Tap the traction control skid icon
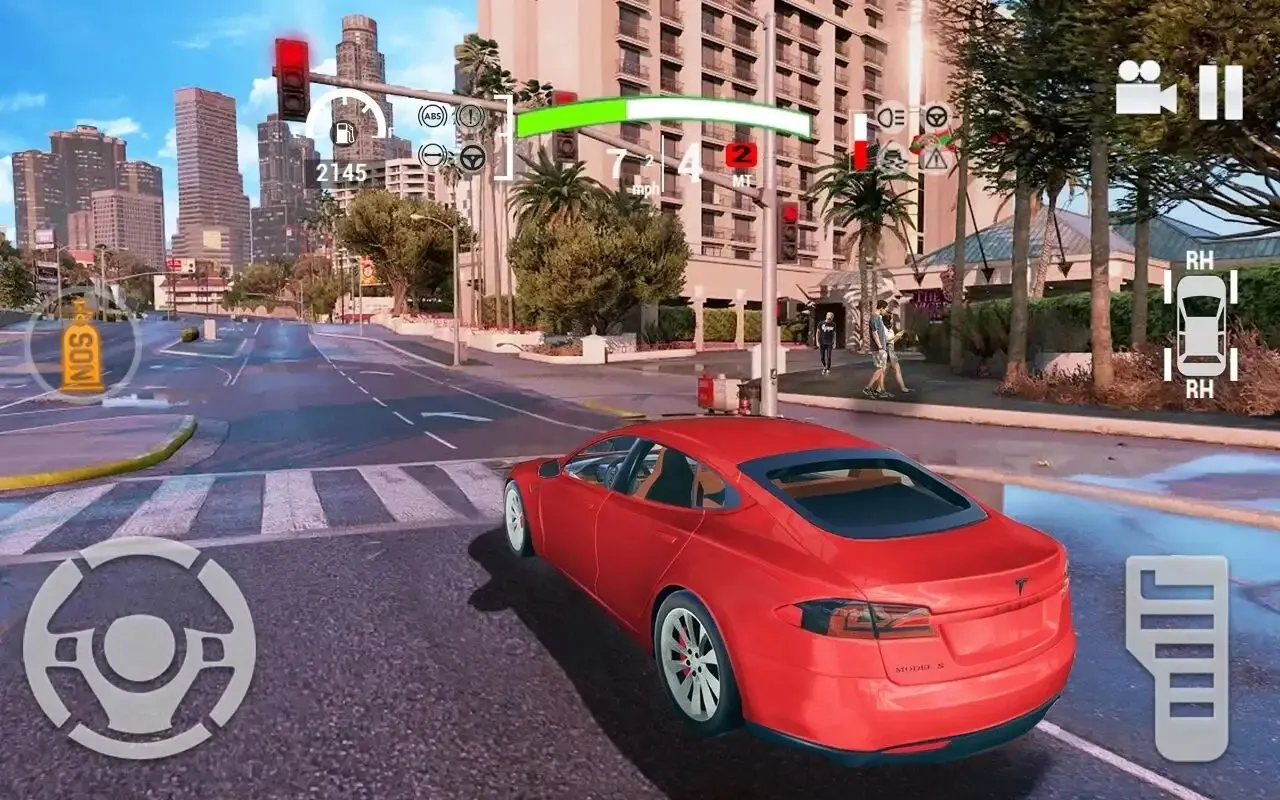The width and height of the screenshot is (1280, 800). (x=894, y=159)
